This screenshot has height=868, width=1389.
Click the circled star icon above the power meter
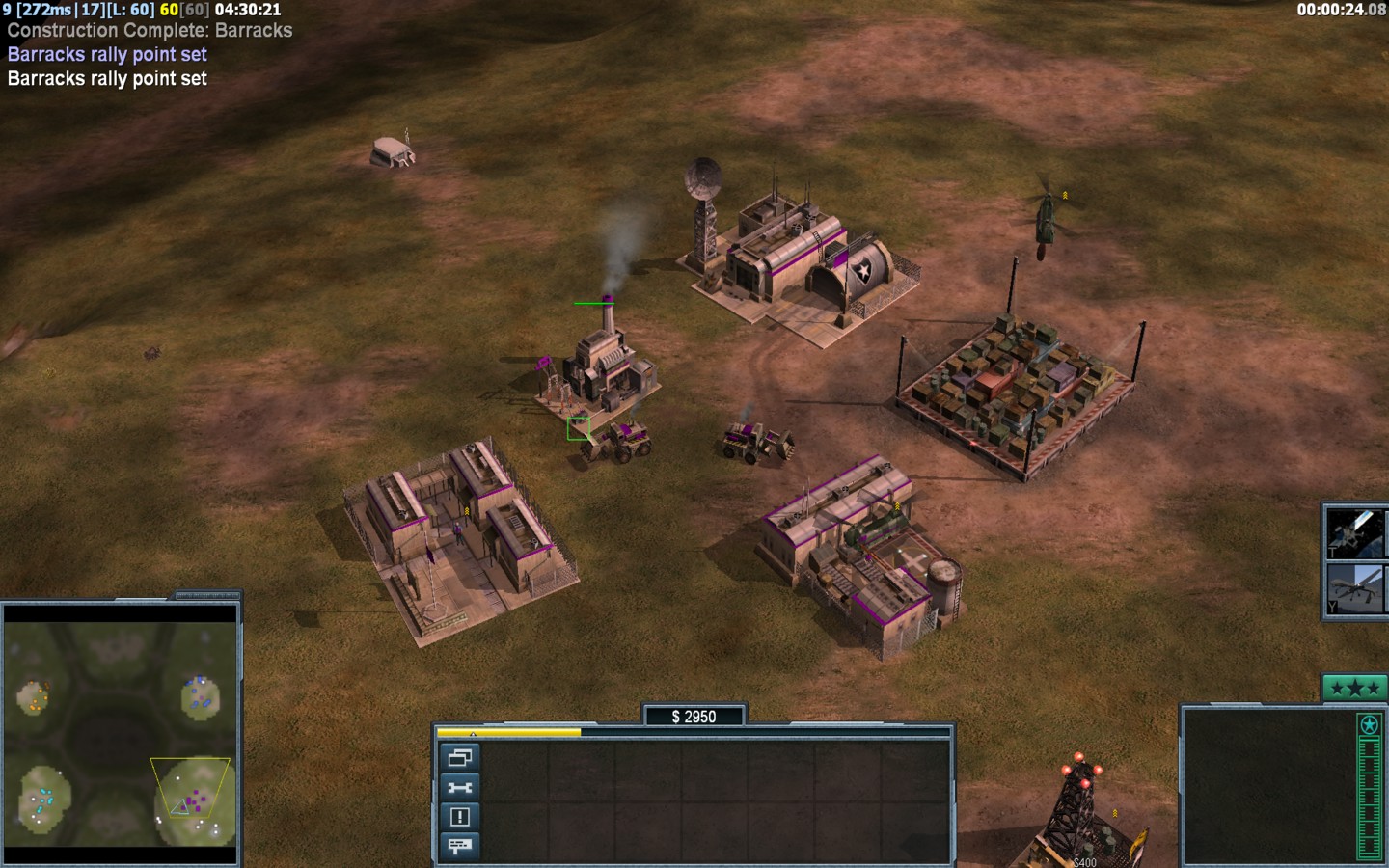pos(1369,724)
